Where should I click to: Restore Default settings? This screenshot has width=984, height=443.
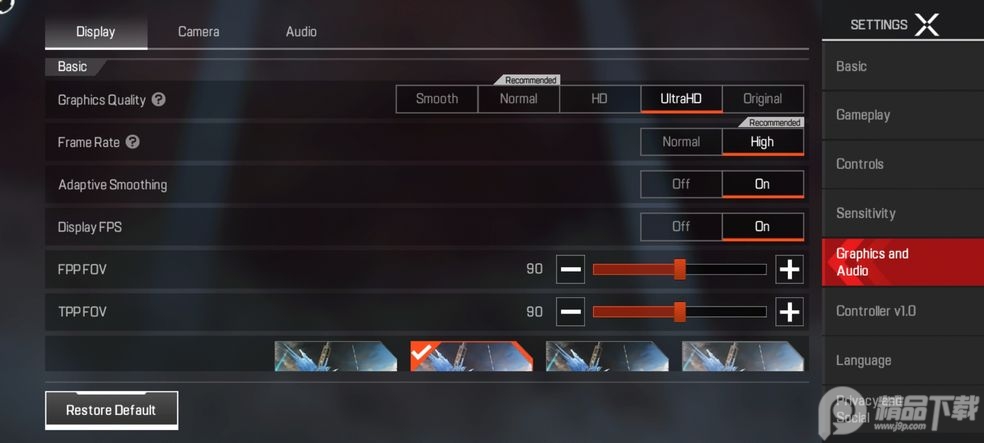coord(111,410)
